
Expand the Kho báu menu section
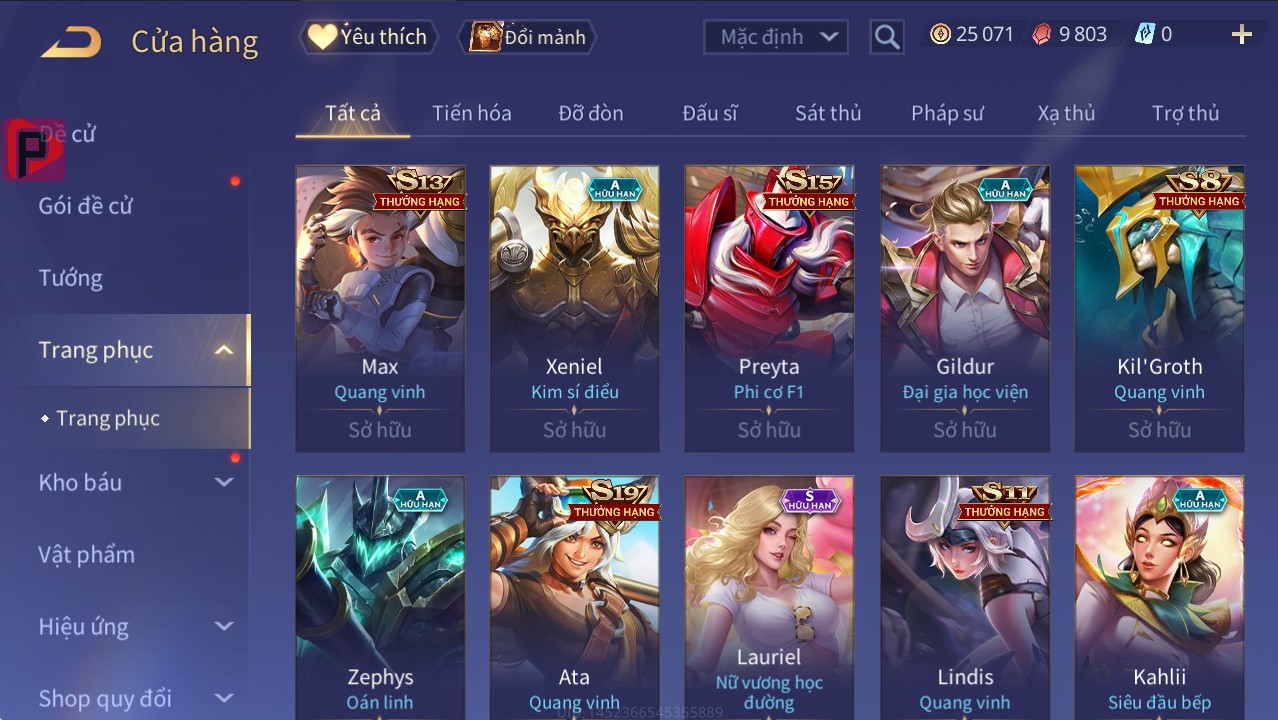click(x=135, y=482)
